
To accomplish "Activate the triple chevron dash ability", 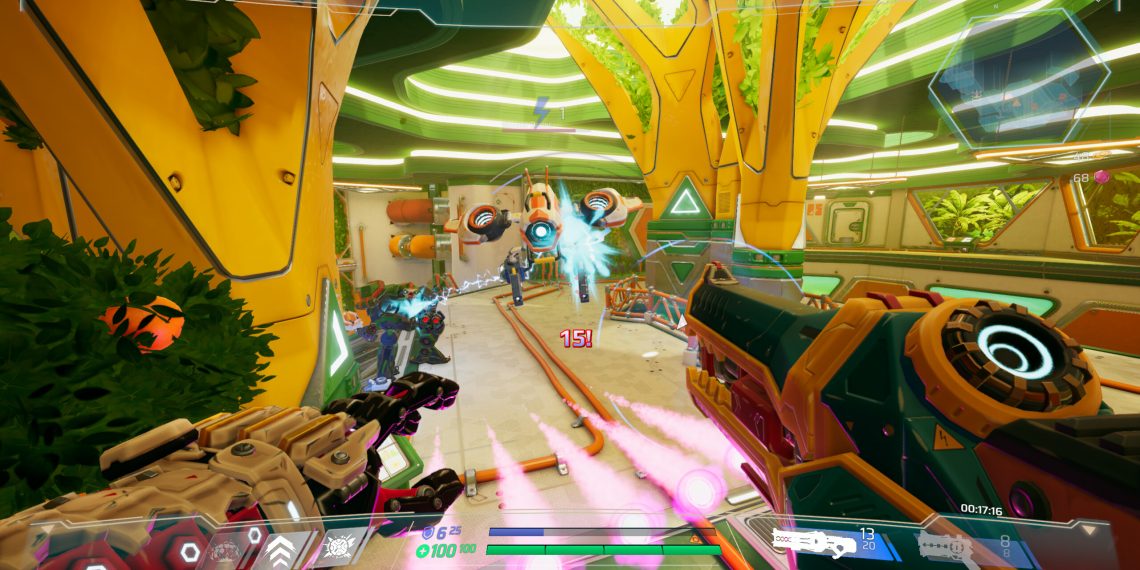I will pos(282,548).
